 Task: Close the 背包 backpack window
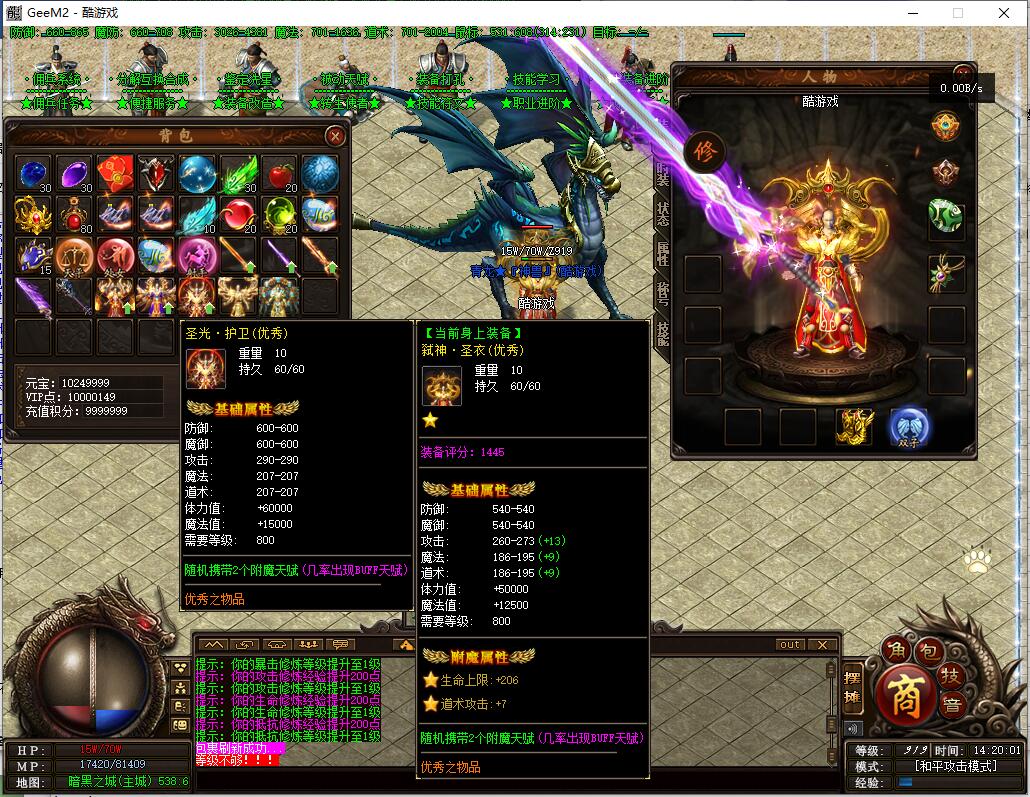pyautogui.click(x=336, y=135)
